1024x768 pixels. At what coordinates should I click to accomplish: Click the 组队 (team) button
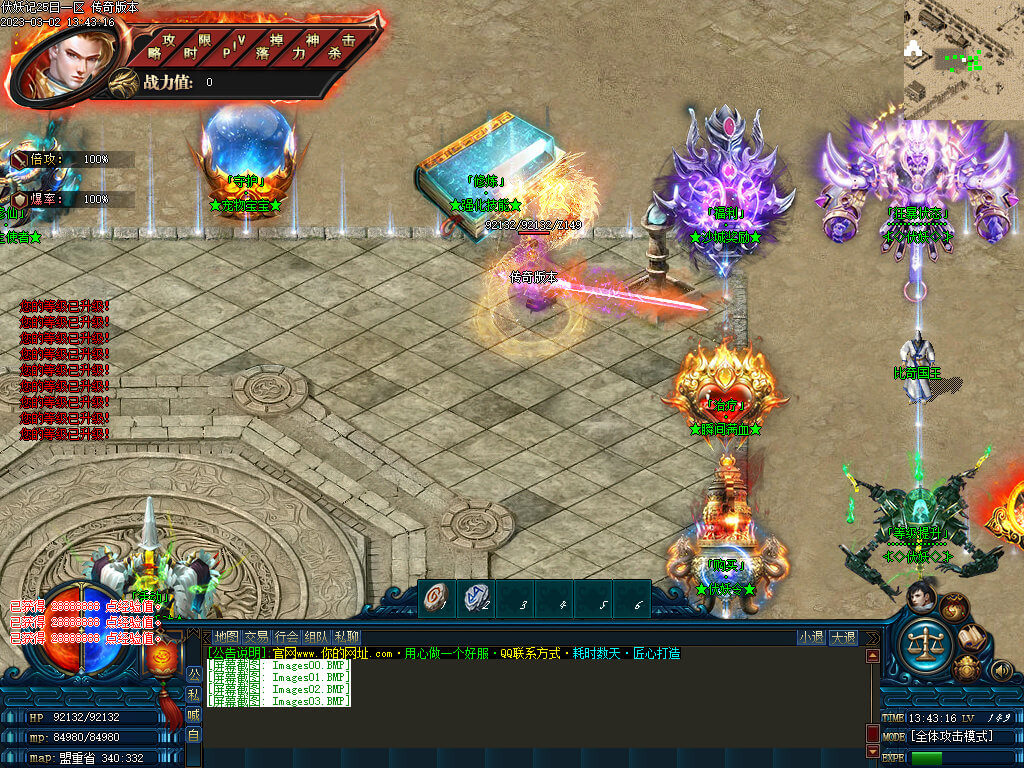(x=316, y=637)
